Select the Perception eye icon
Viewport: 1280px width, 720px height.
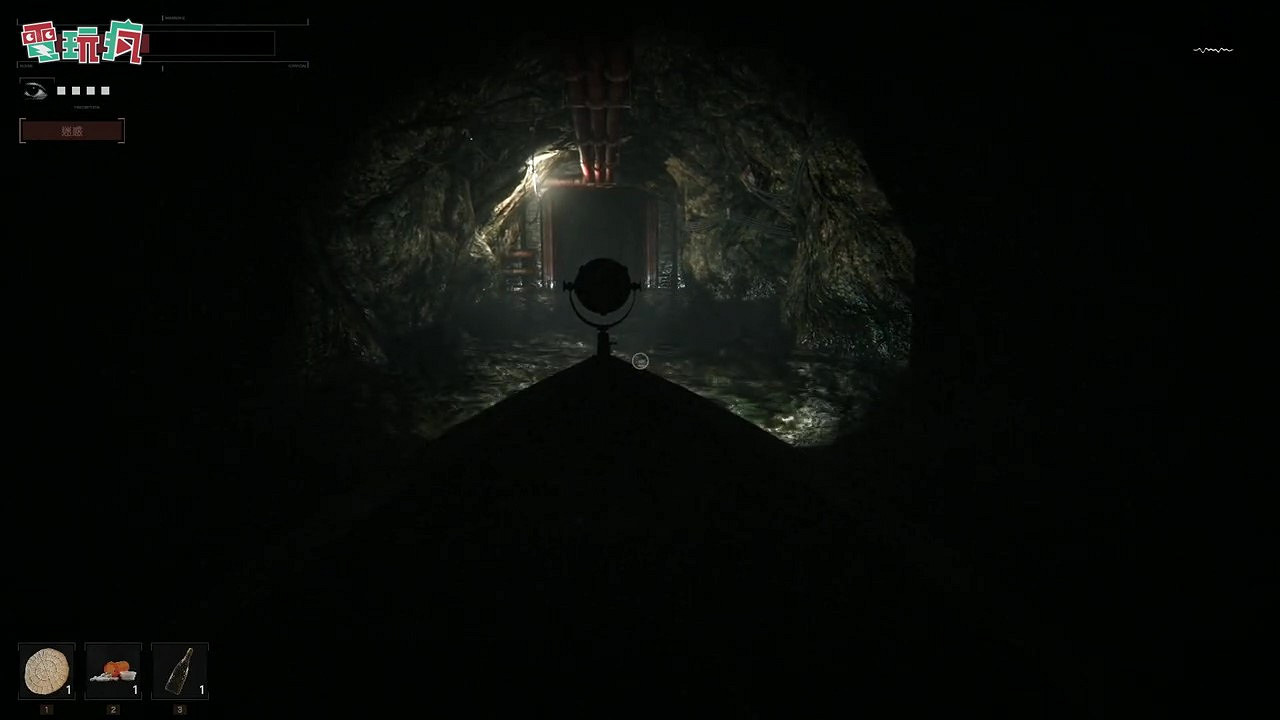(x=35, y=90)
